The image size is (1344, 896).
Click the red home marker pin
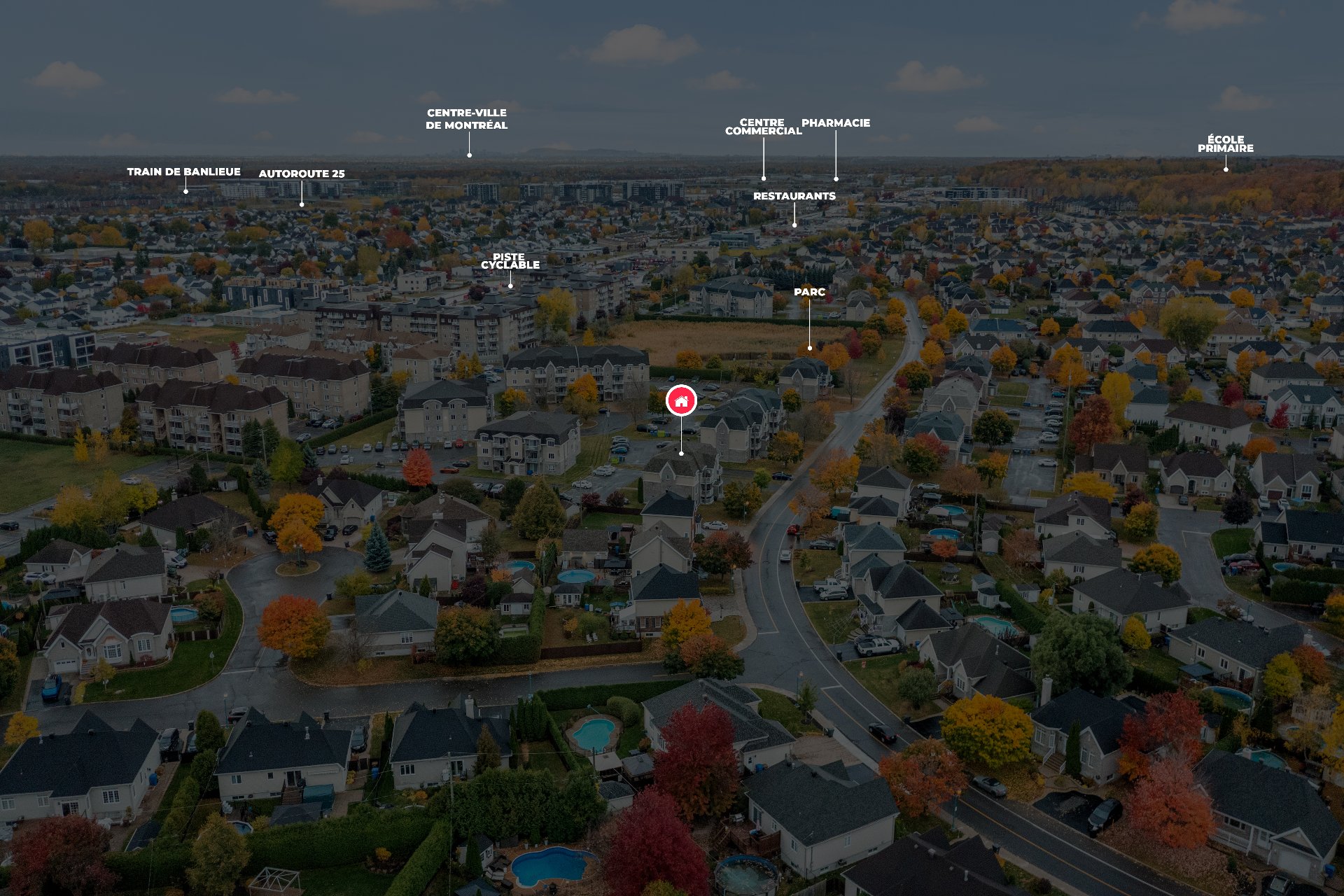coord(681,400)
